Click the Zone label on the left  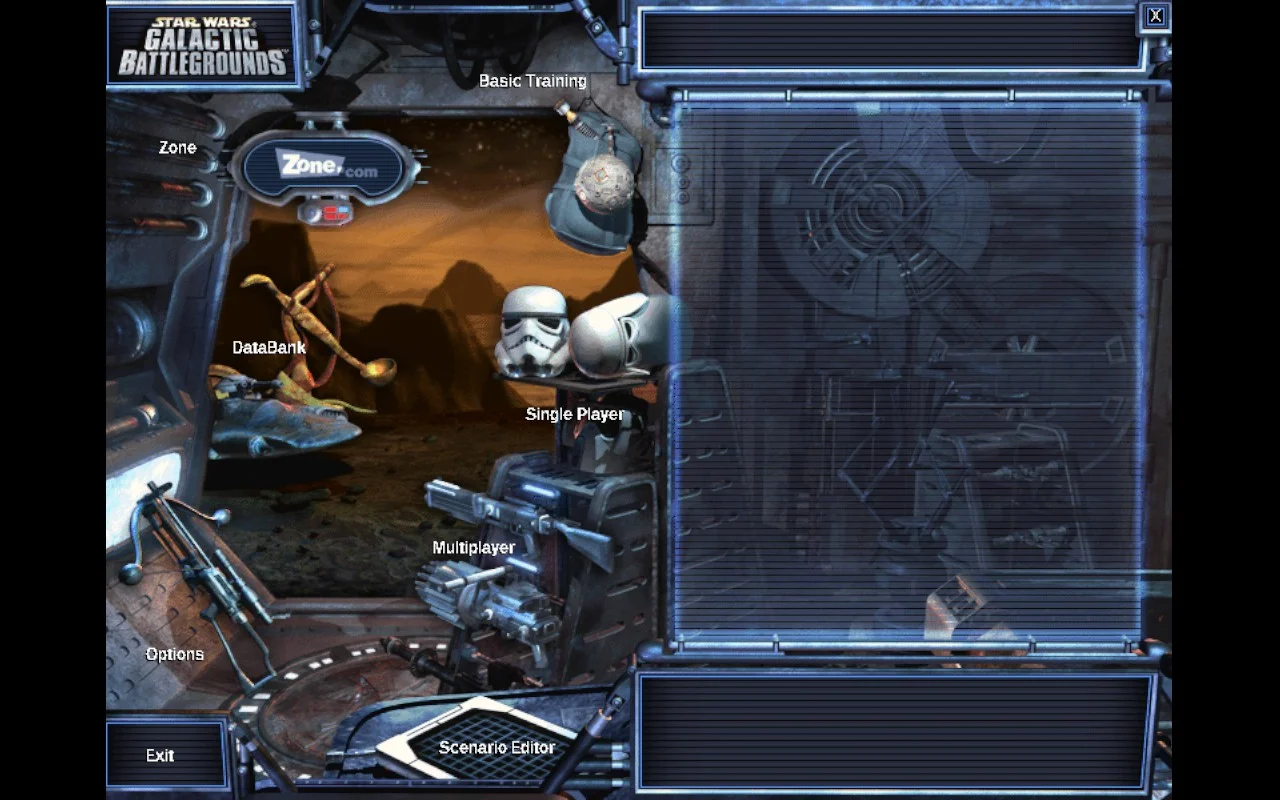click(x=177, y=147)
